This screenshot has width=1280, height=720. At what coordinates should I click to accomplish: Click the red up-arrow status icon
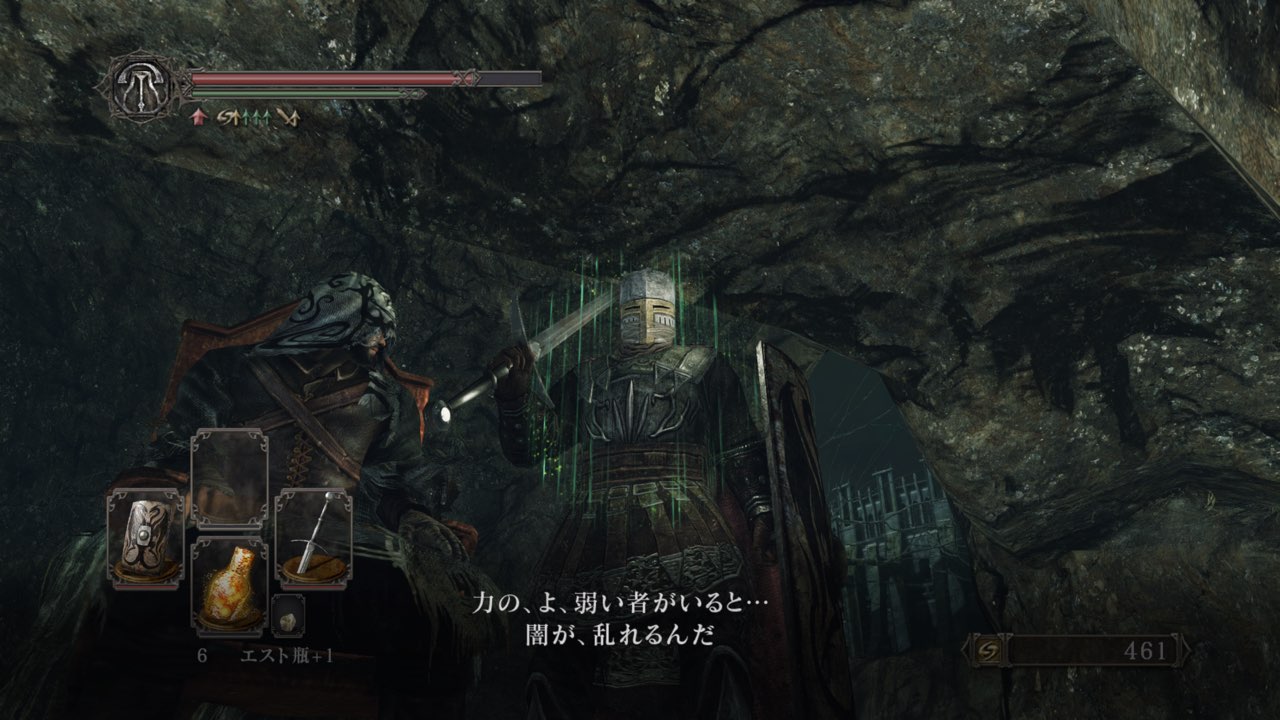click(x=198, y=118)
